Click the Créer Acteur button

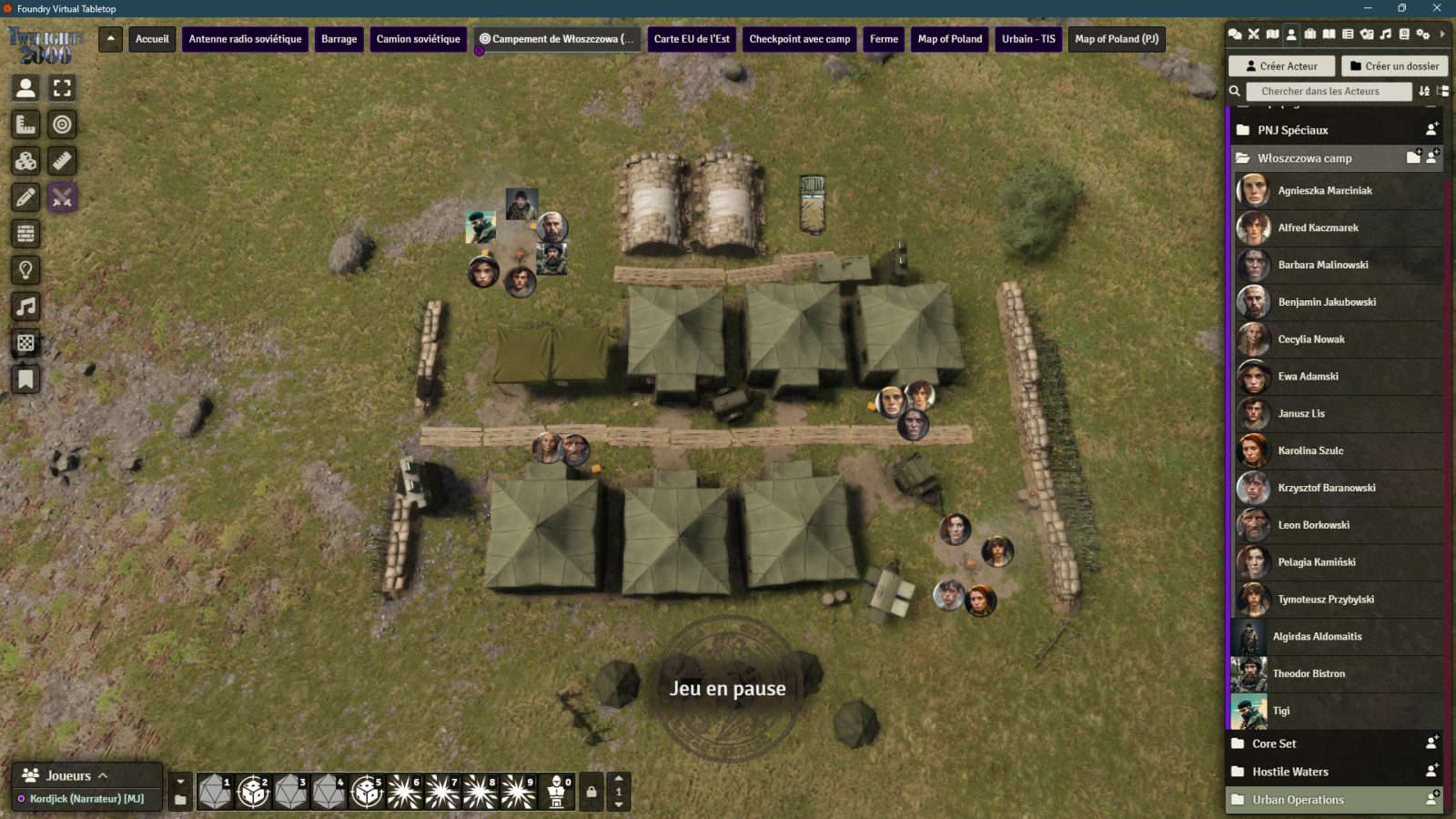pyautogui.click(x=1281, y=66)
